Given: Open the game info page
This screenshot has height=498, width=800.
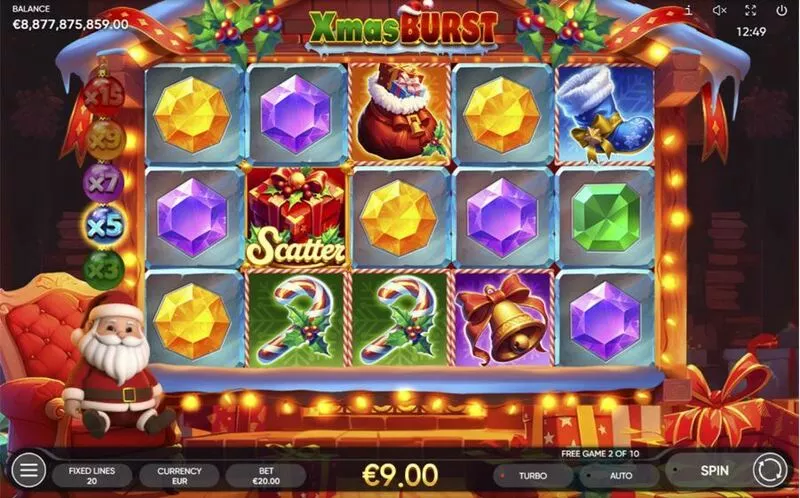Looking at the screenshot, I should click(x=688, y=10).
